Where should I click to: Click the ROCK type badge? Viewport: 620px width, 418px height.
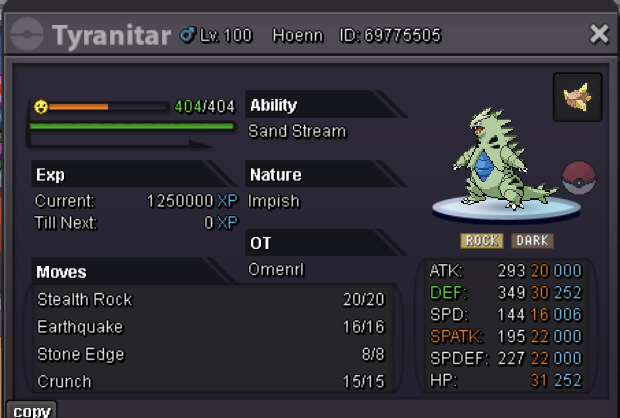point(482,241)
